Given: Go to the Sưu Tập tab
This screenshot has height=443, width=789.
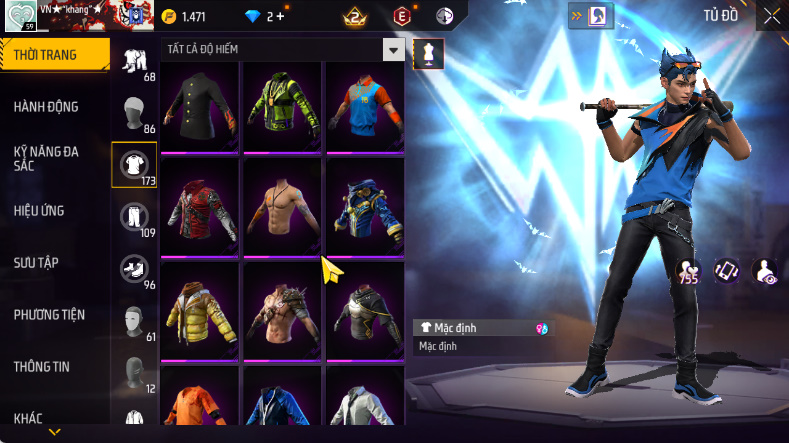Looking at the screenshot, I should [37, 262].
